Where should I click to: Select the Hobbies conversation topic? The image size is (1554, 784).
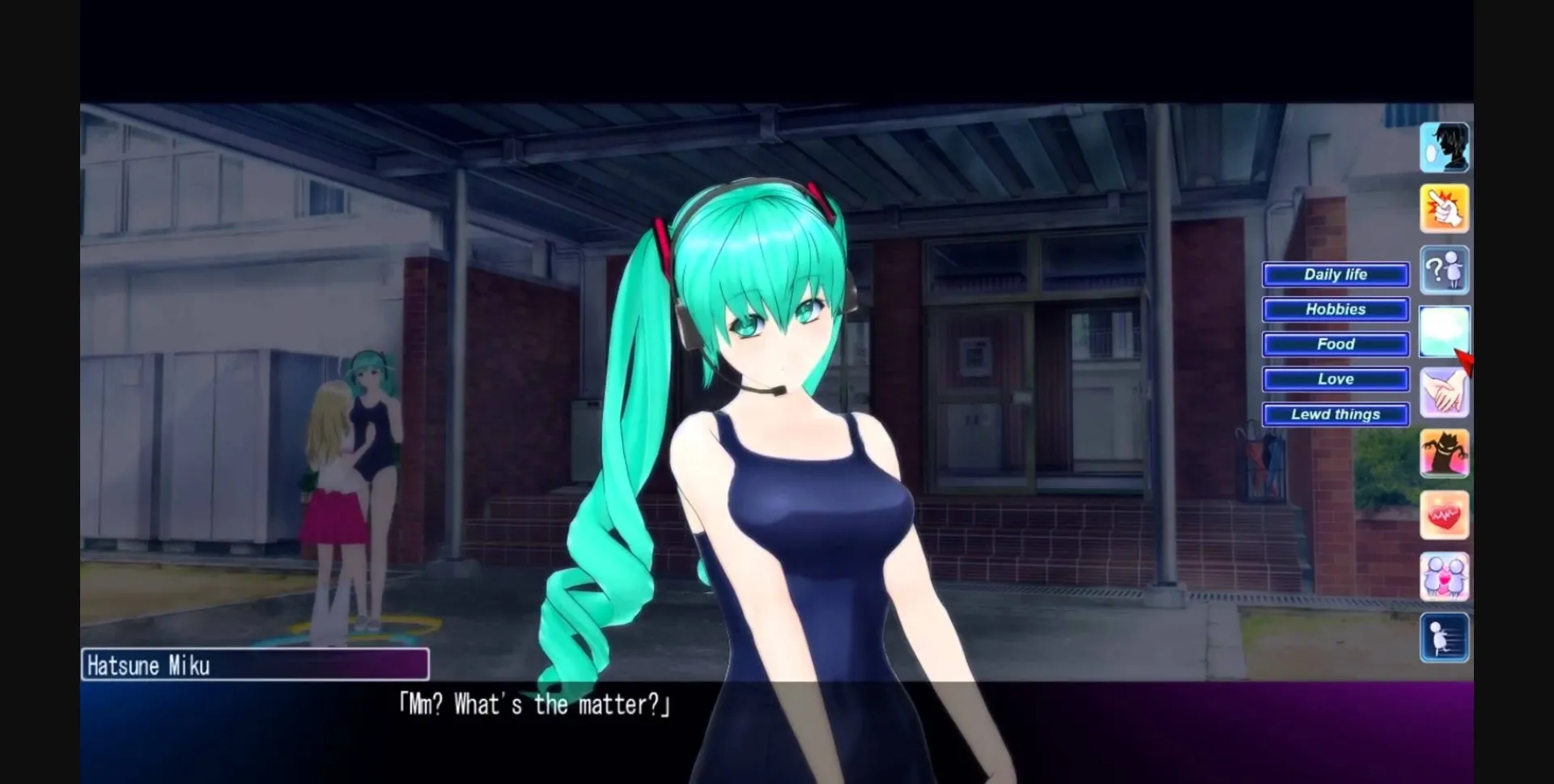pyautogui.click(x=1335, y=309)
